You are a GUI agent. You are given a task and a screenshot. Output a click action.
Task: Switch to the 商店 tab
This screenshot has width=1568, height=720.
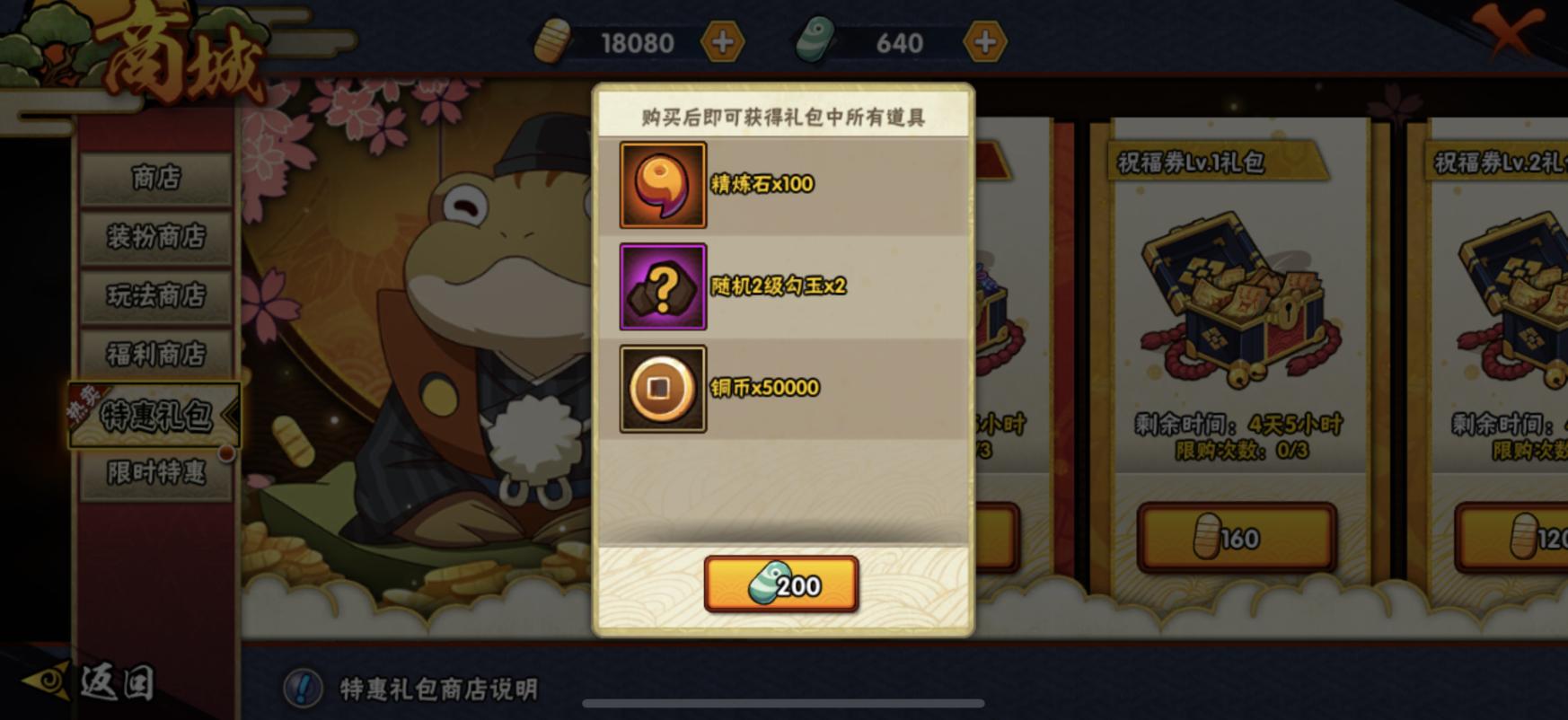pos(154,179)
